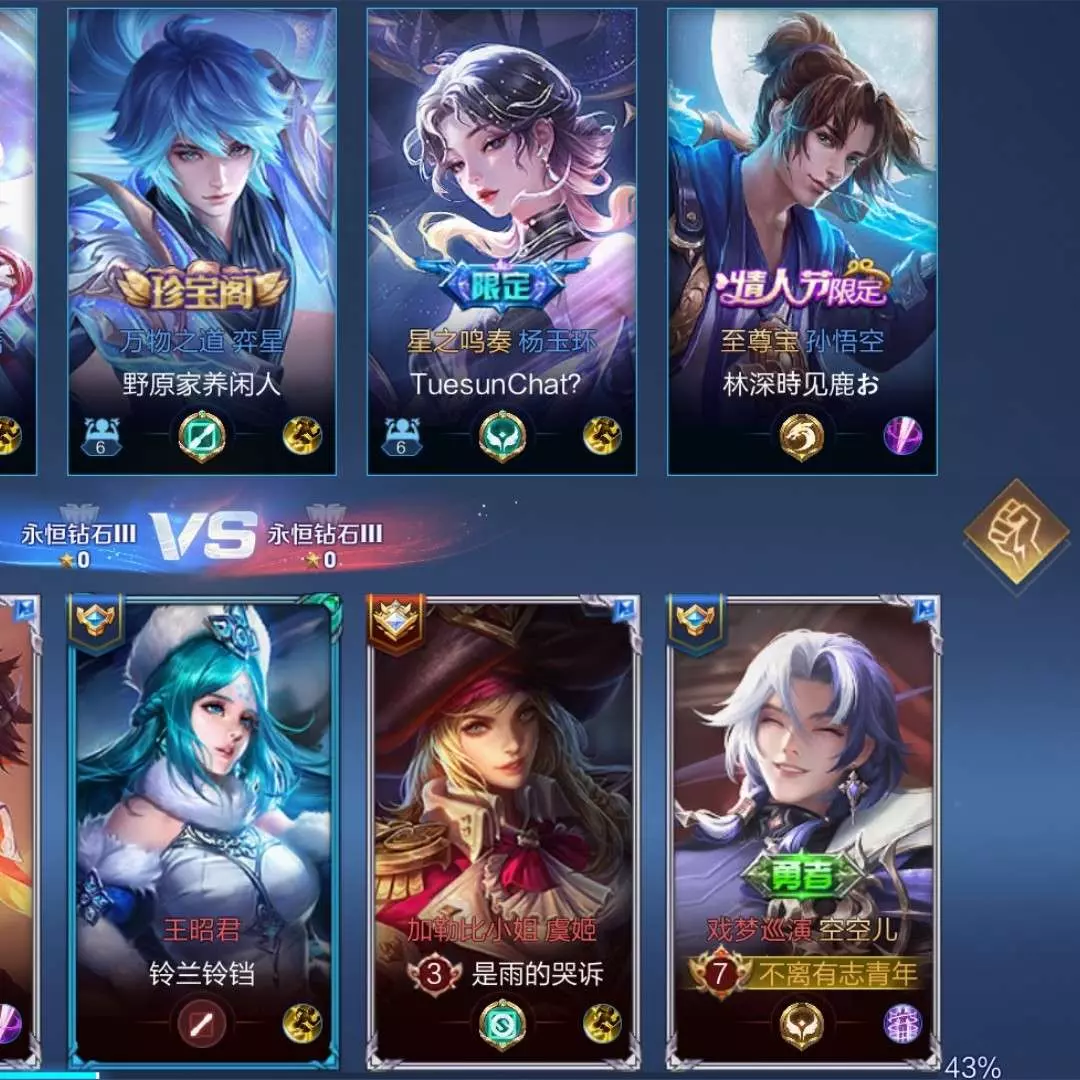The image size is (1080, 1080).
Task: Select the 王昭君 card of 铃兰铃铛
Action: tap(204, 830)
